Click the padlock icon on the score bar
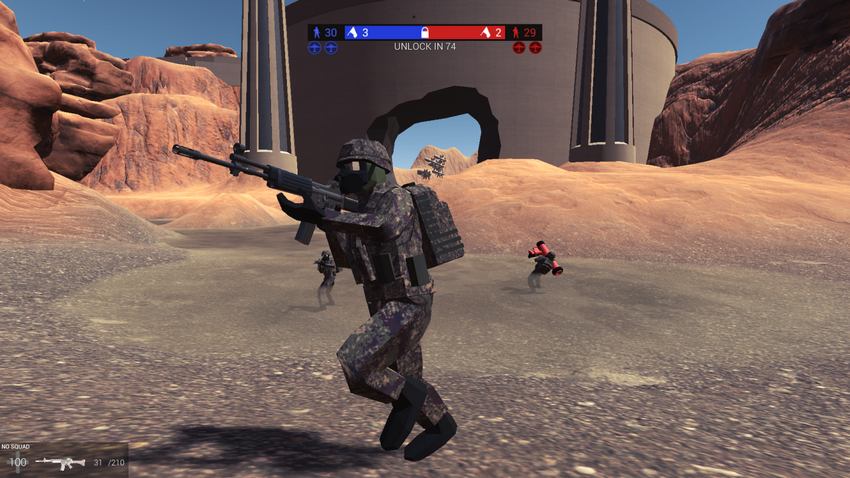This screenshot has height=478, width=850. click(x=424, y=32)
